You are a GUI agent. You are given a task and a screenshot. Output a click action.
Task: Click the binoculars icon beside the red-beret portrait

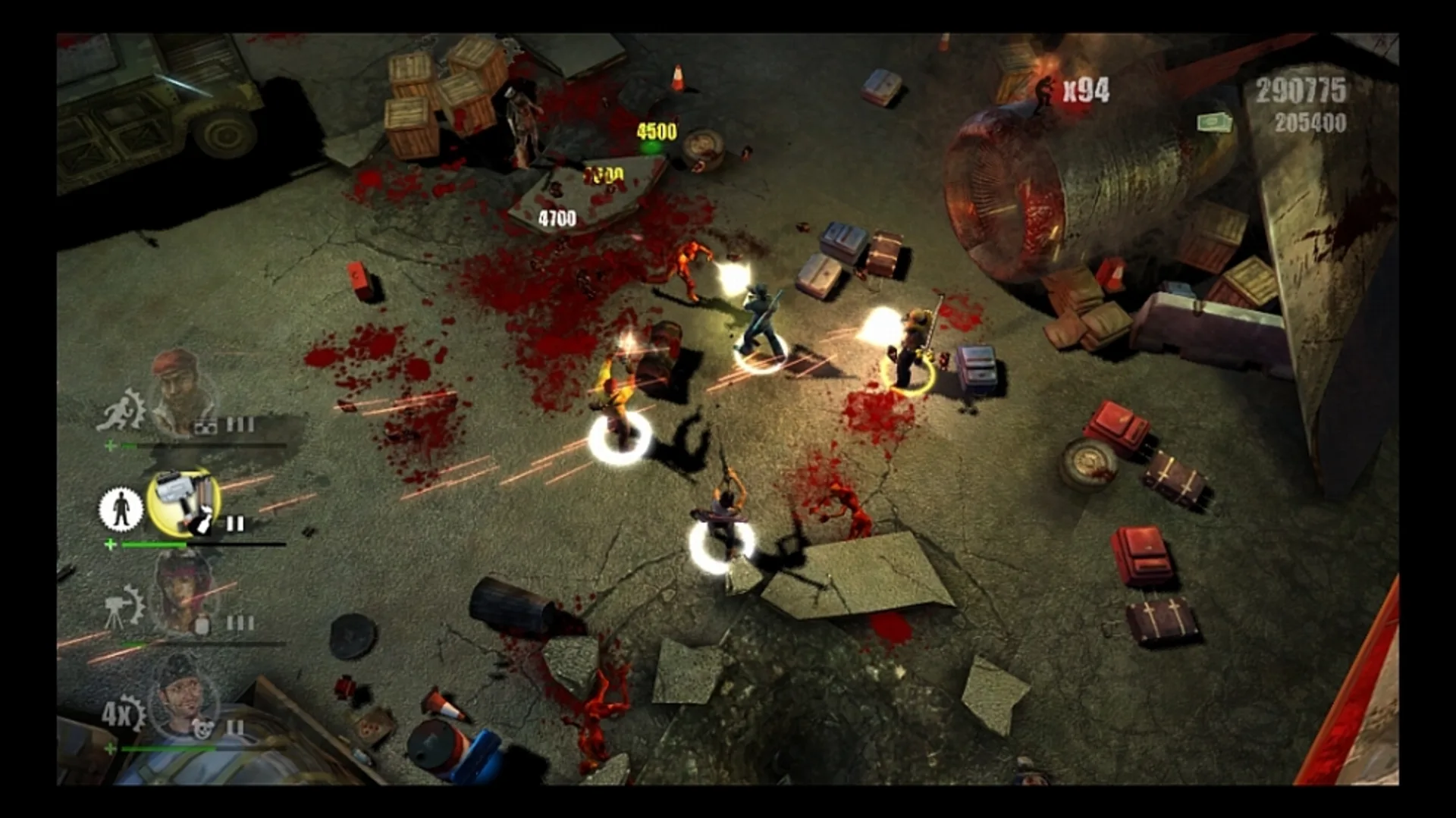(x=204, y=425)
